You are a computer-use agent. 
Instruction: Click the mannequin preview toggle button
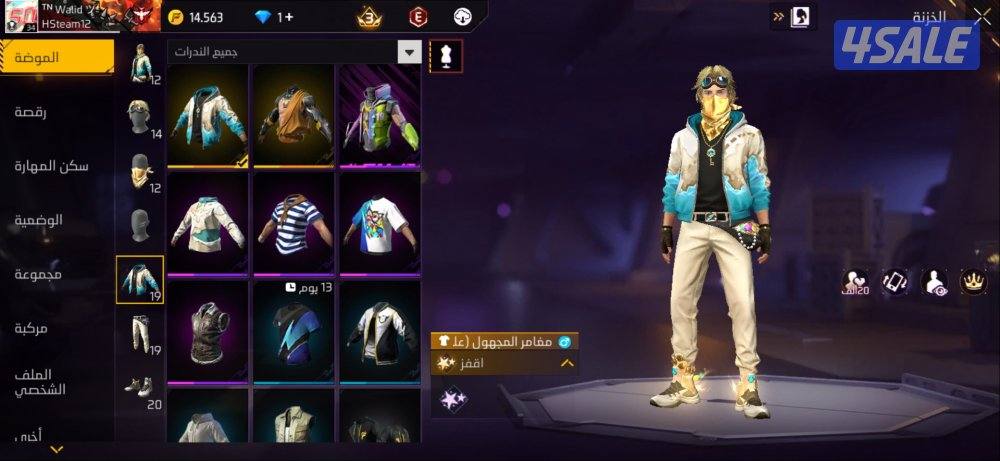(445, 56)
